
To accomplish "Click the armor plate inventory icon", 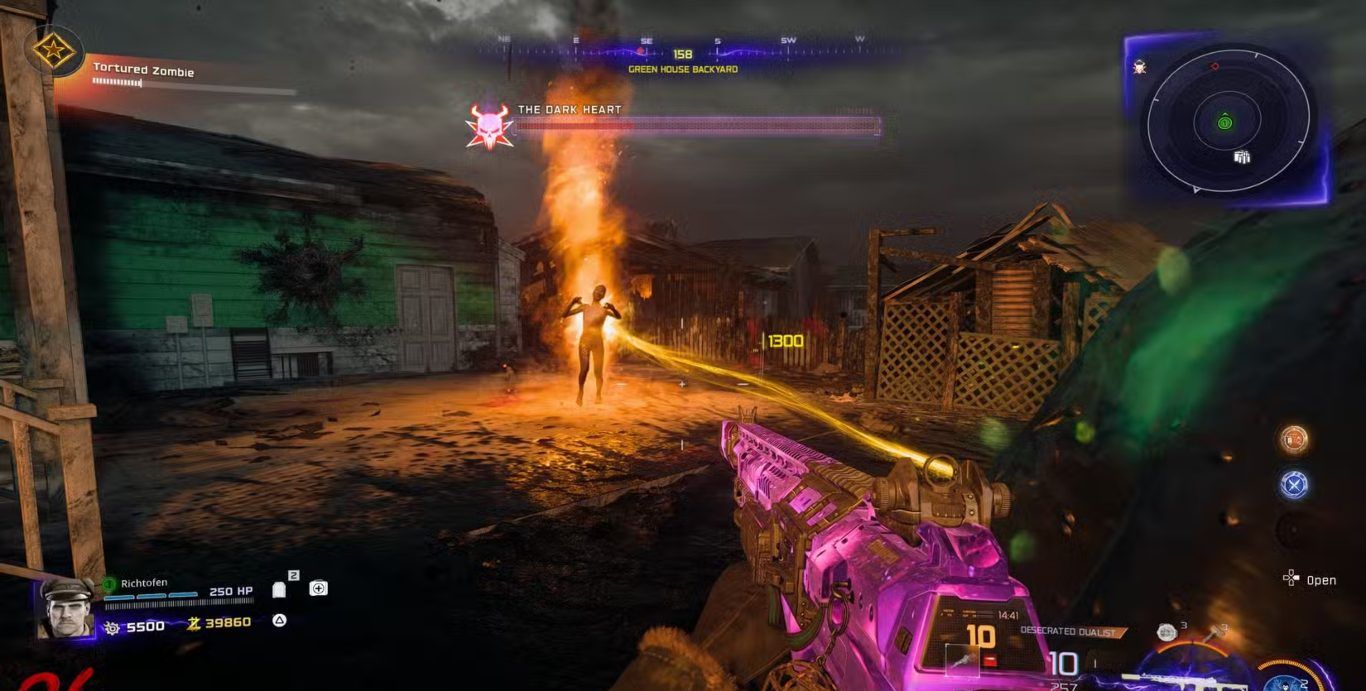I will (280, 589).
